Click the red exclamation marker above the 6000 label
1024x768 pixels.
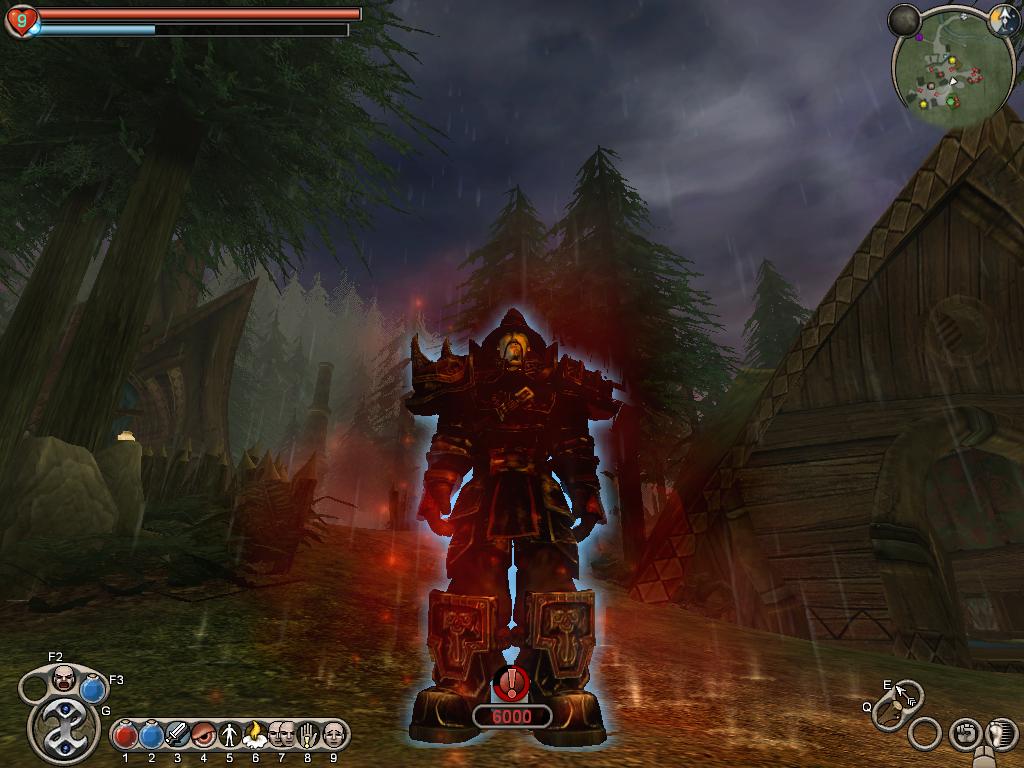tap(512, 683)
